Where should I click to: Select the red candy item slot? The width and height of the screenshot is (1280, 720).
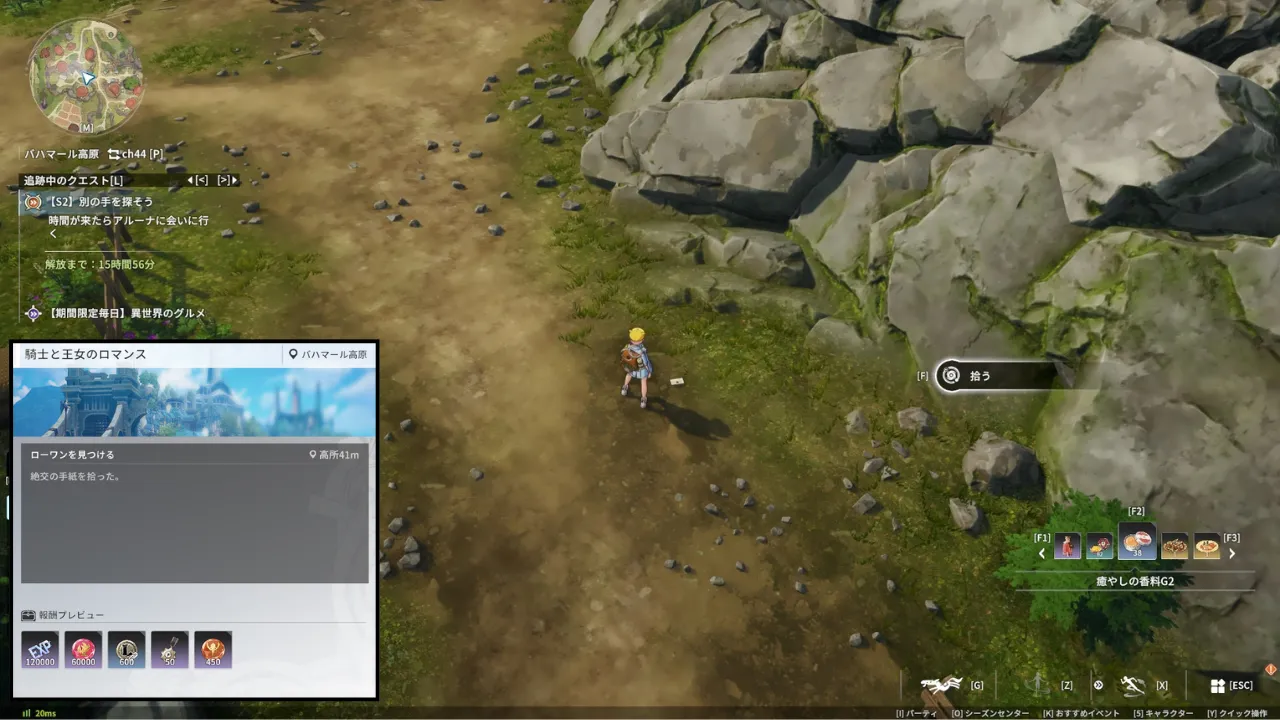click(x=1100, y=546)
